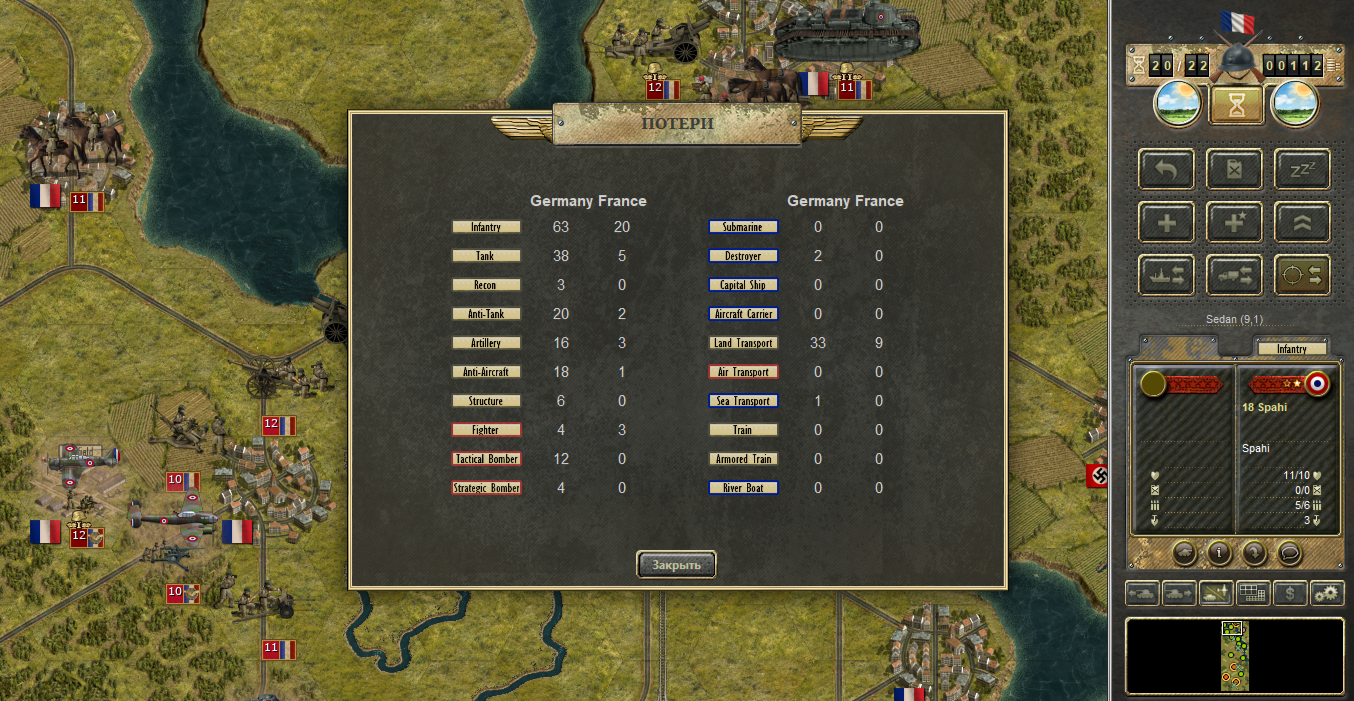Upgrade the unit with double chevron button

pos(1301,222)
